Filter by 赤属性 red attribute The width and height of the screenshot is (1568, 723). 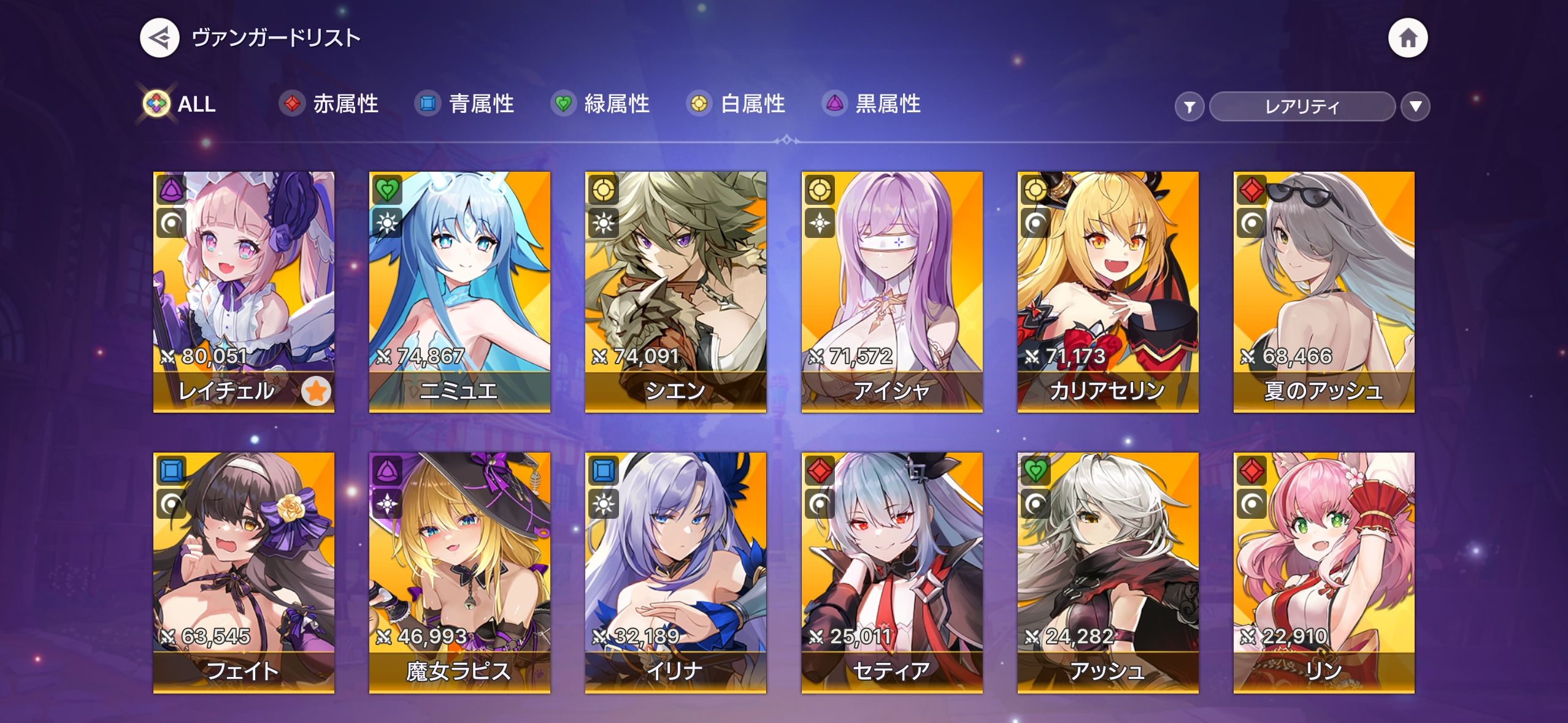329,104
